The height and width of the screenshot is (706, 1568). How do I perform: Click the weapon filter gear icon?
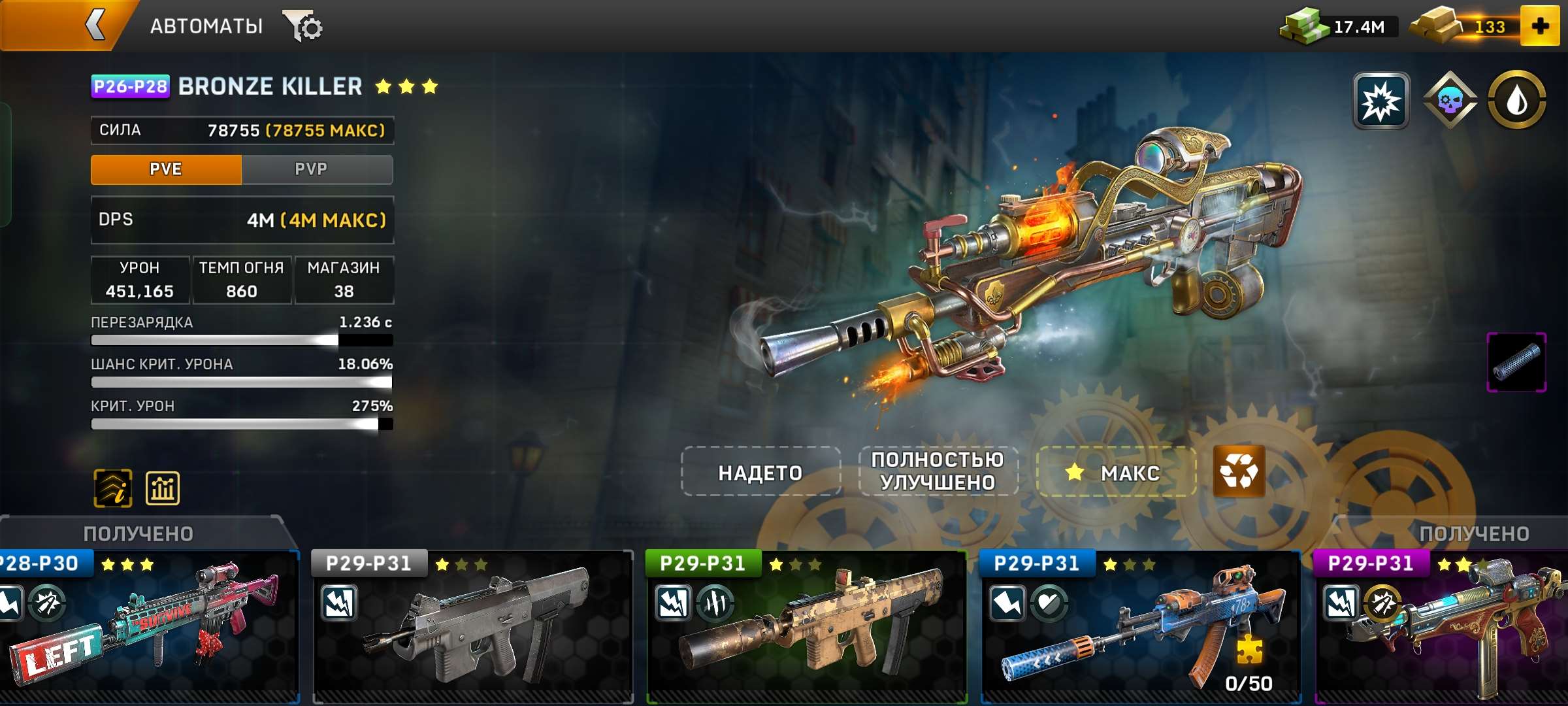point(304,25)
